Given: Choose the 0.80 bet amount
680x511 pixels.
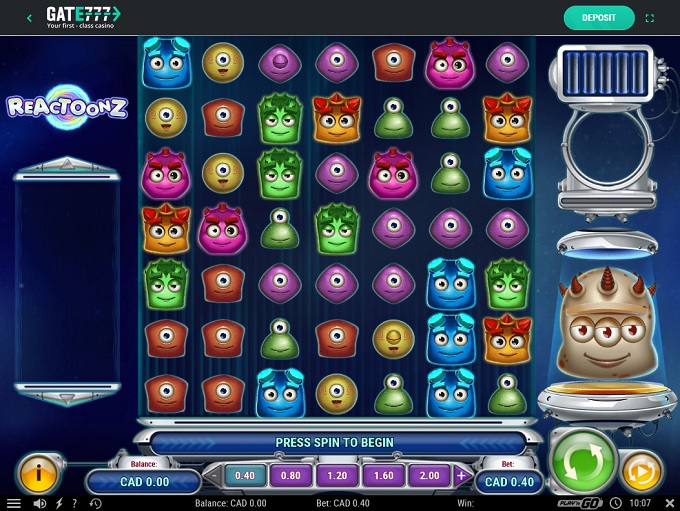Looking at the screenshot, I should (x=291, y=476).
